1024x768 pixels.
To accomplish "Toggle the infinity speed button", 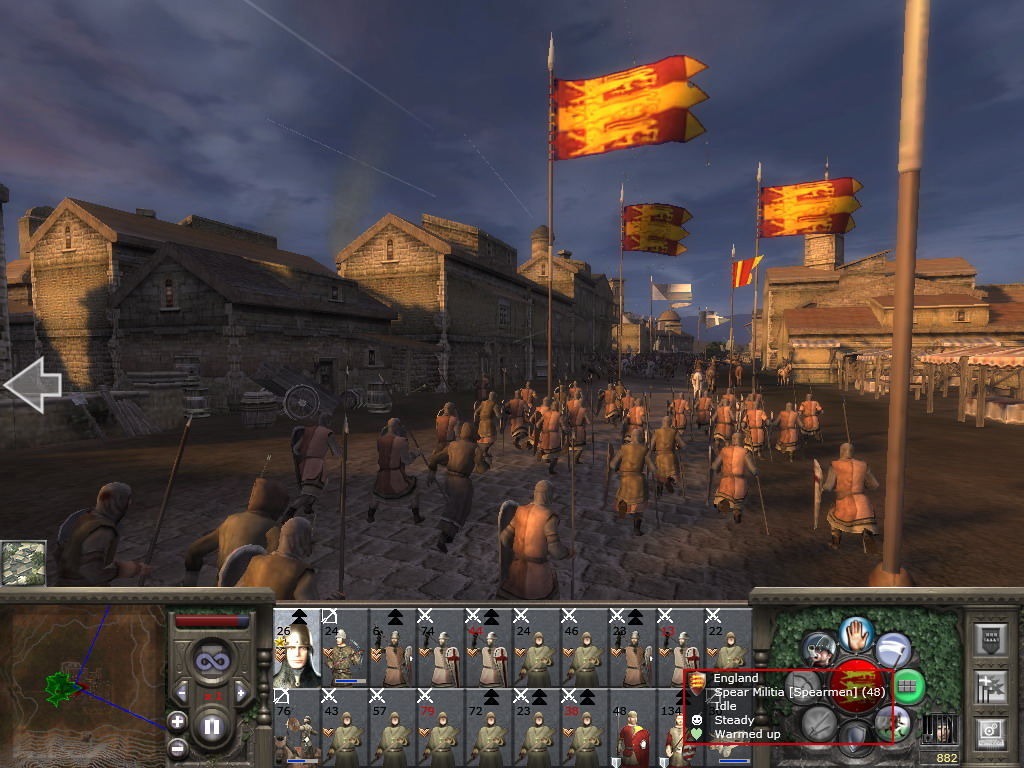I will [x=211, y=661].
